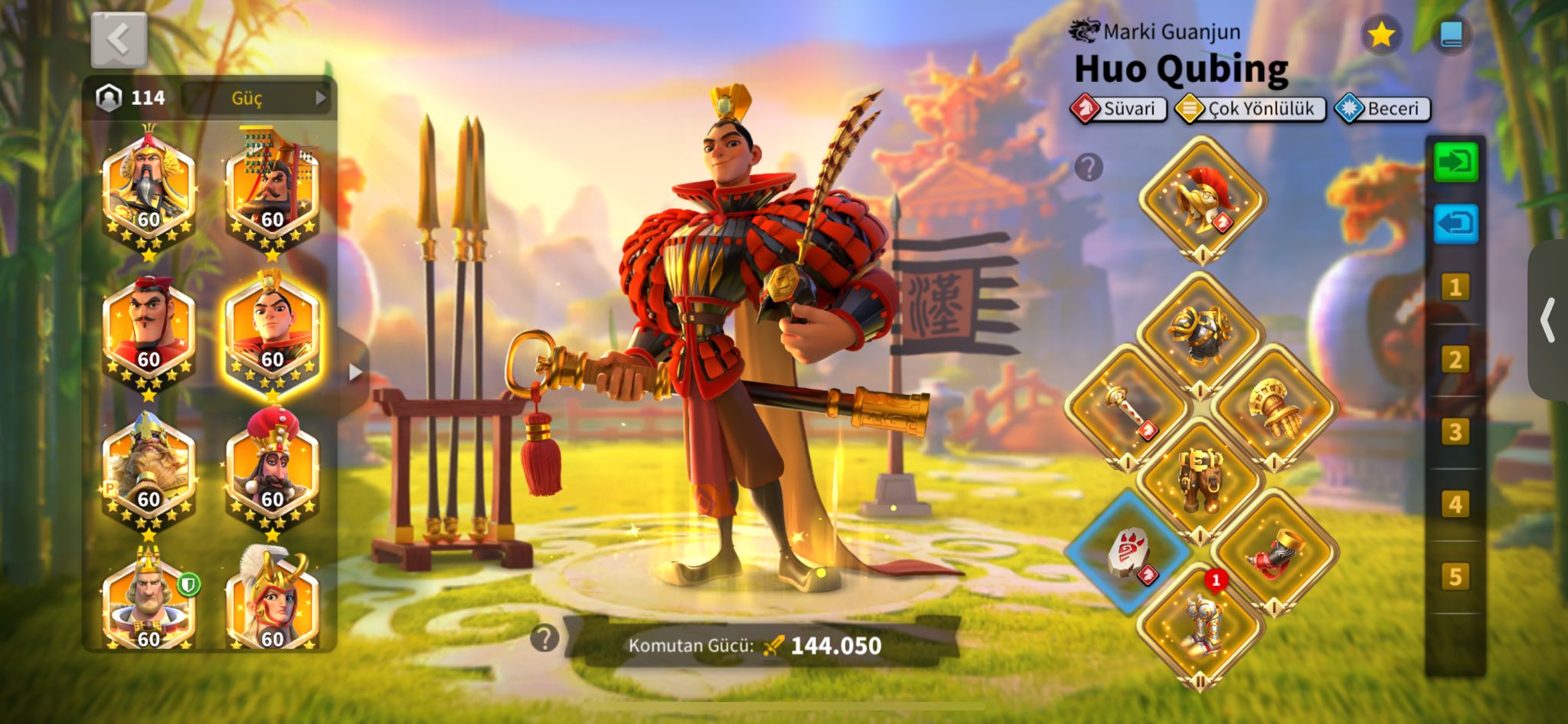
Task: Open the boots slot with red notification
Action: 1200,626
